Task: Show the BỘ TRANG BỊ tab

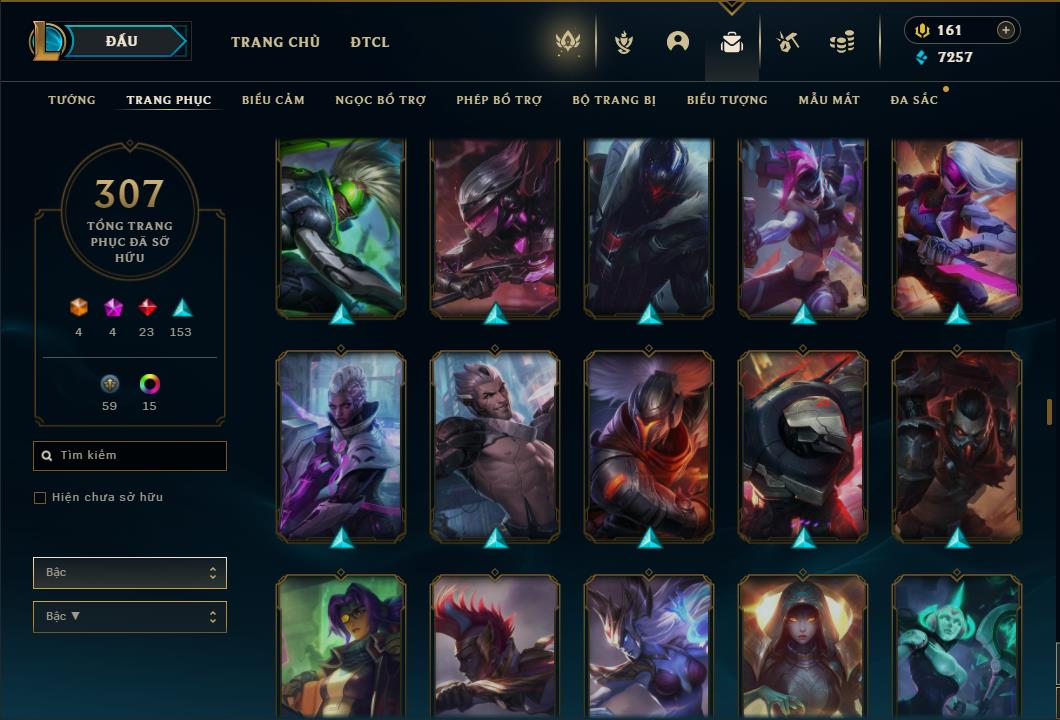Action: coord(614,100)
